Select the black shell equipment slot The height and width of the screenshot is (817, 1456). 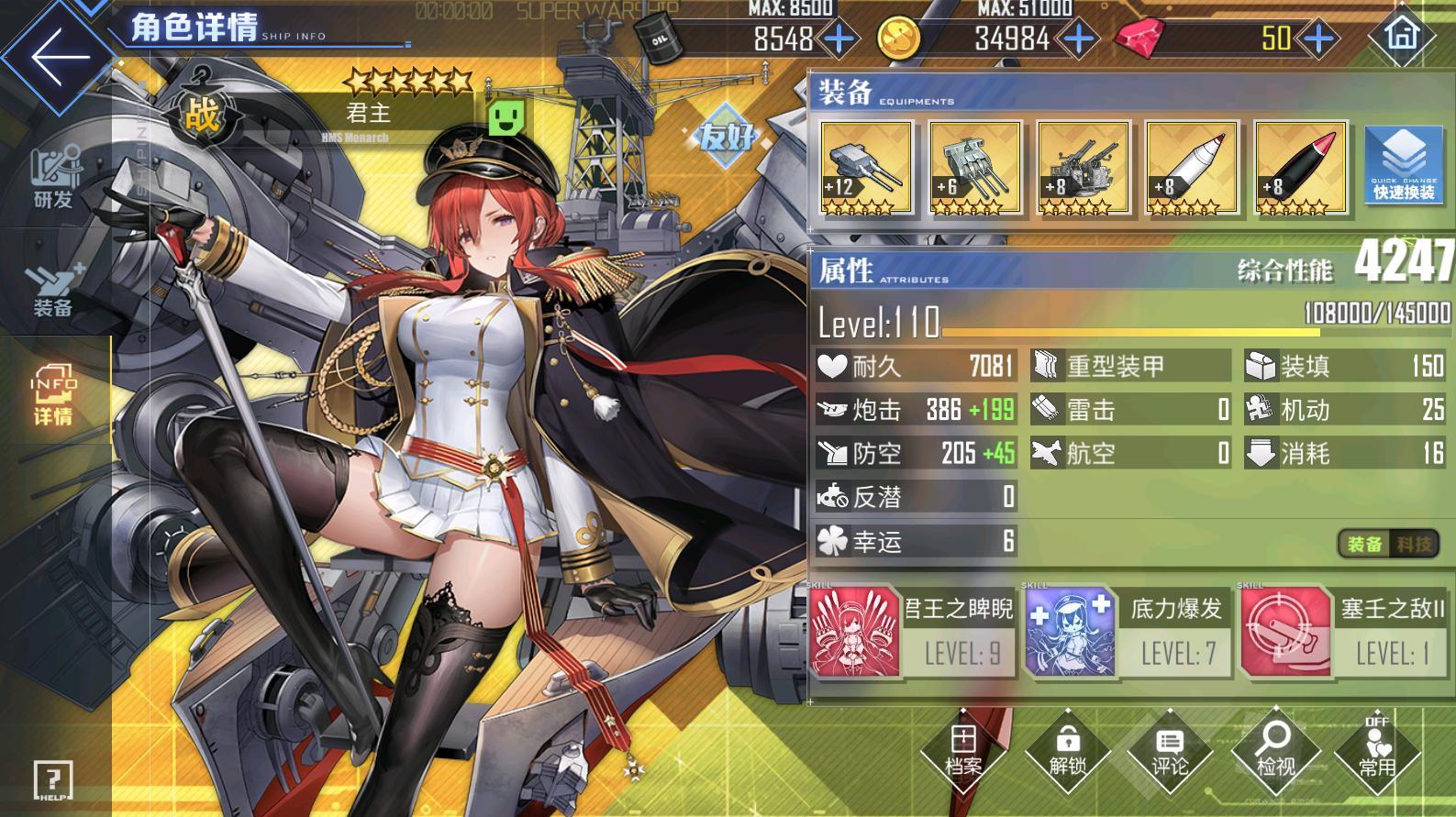coord(1300,168)
